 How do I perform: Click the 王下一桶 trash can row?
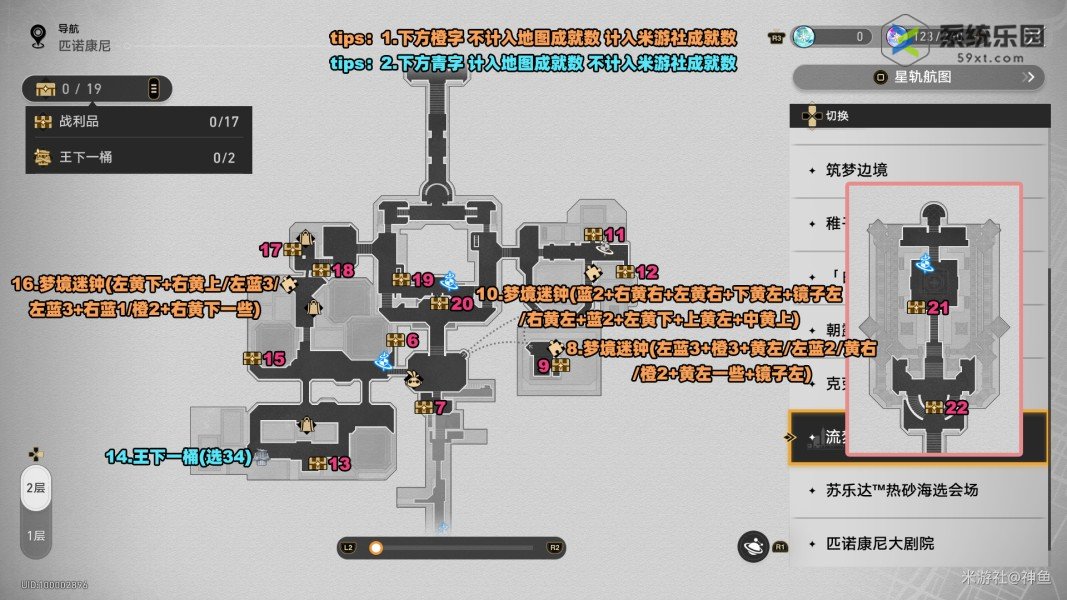point(137,157)
